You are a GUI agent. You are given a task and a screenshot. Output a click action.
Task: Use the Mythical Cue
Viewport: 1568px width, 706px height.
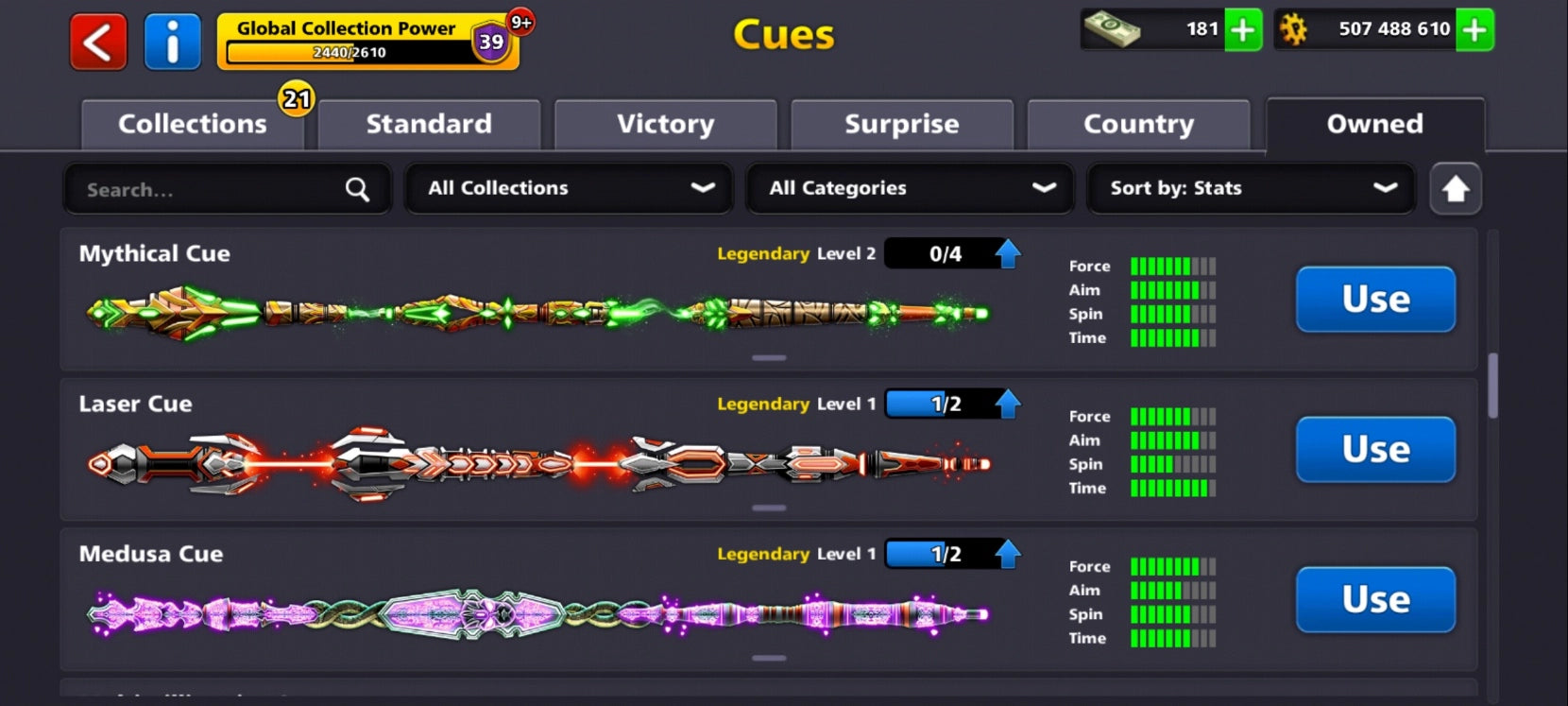click(1375, 300)
